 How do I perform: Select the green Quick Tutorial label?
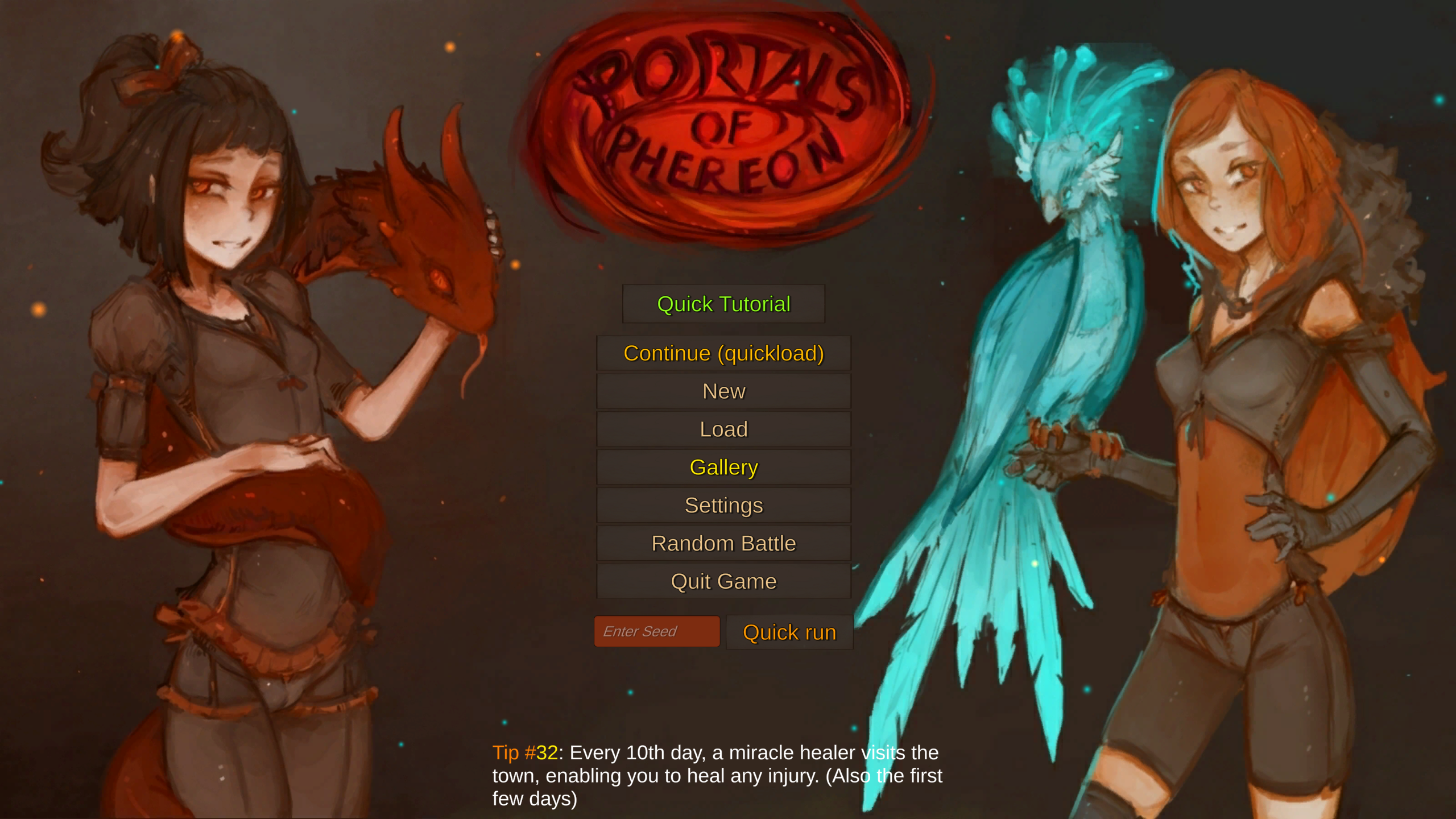723,304
